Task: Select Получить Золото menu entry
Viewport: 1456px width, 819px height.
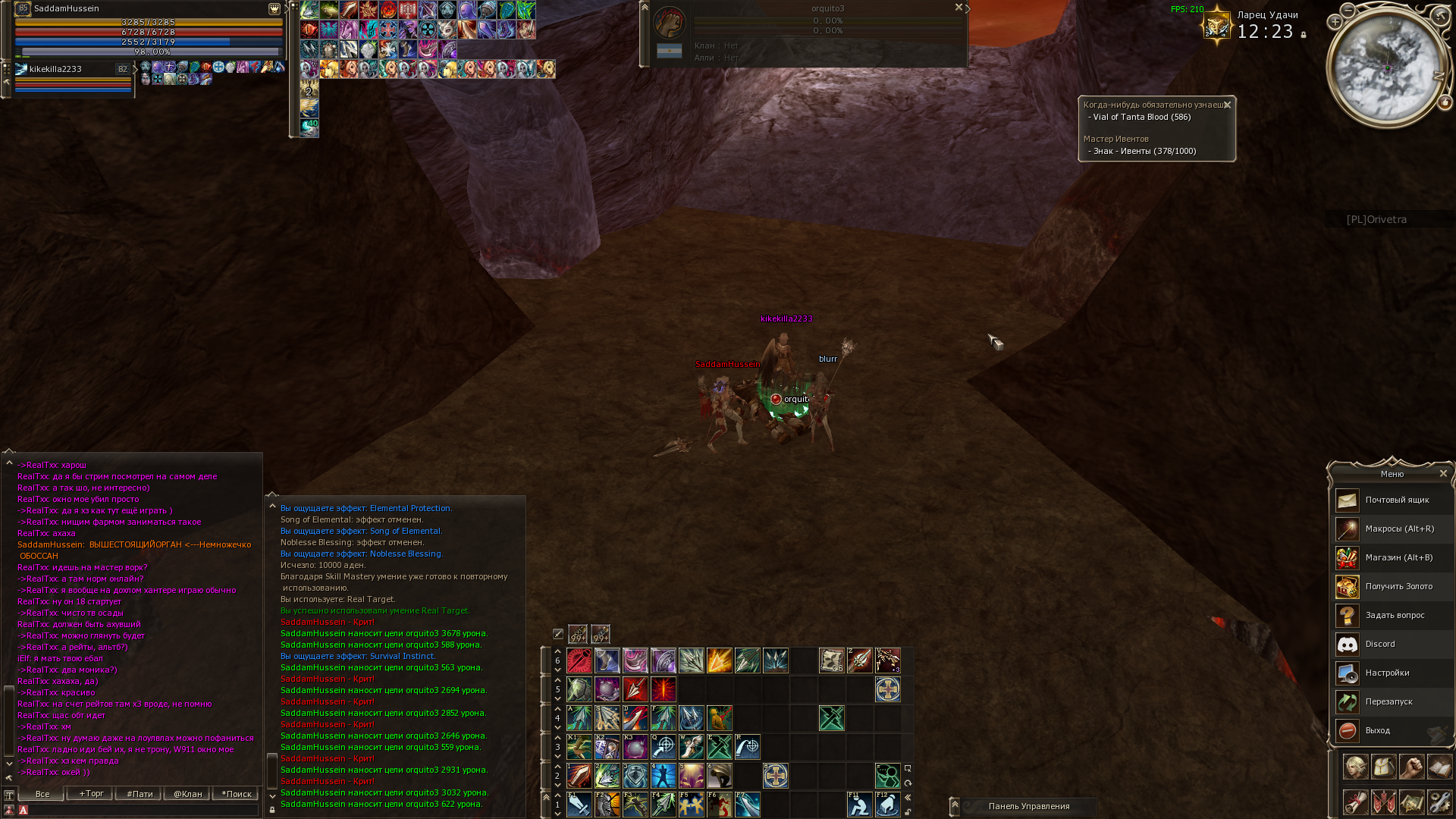Action: [x=1394, y=587]
